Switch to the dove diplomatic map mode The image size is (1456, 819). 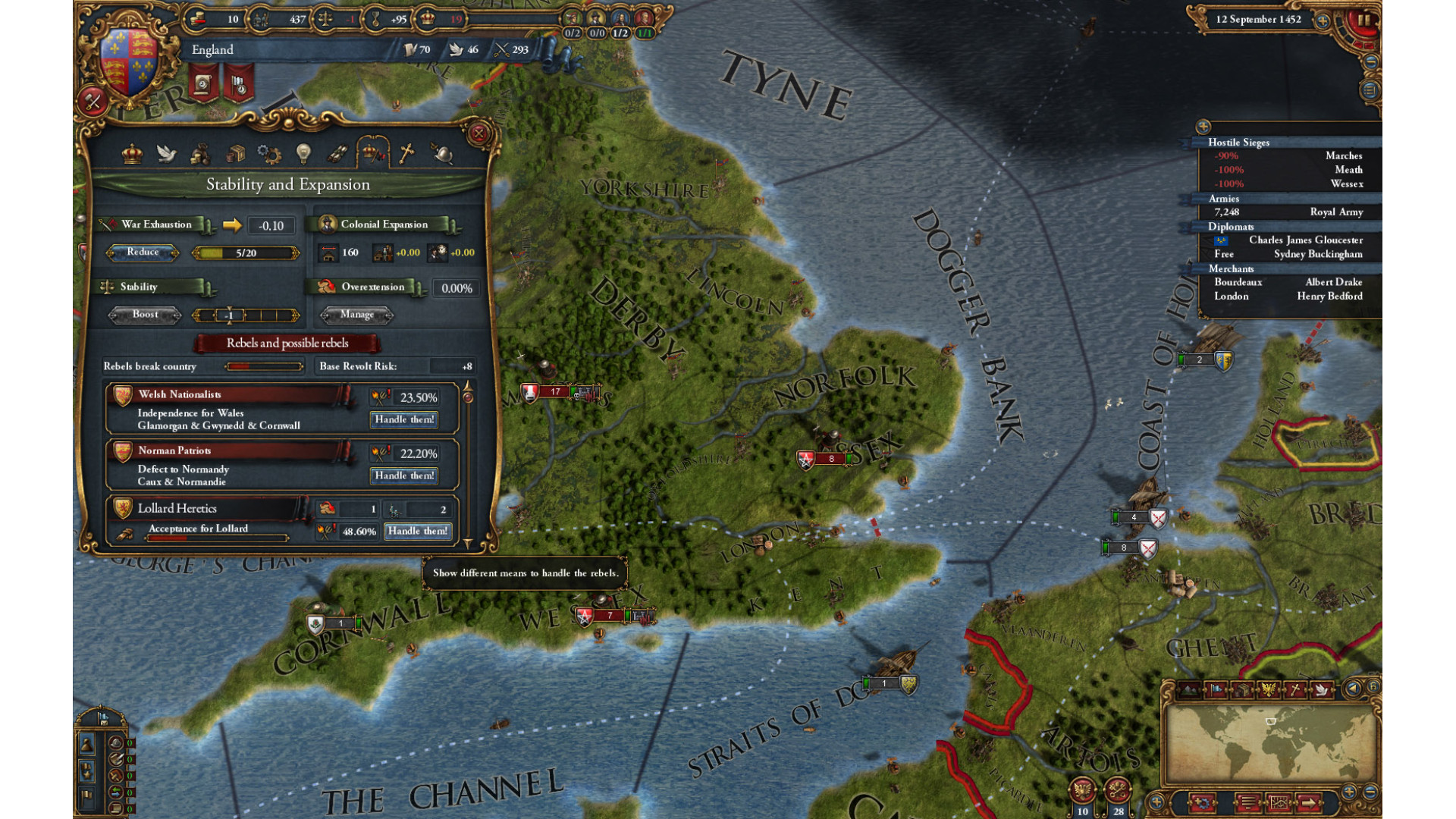[1322, 689]
